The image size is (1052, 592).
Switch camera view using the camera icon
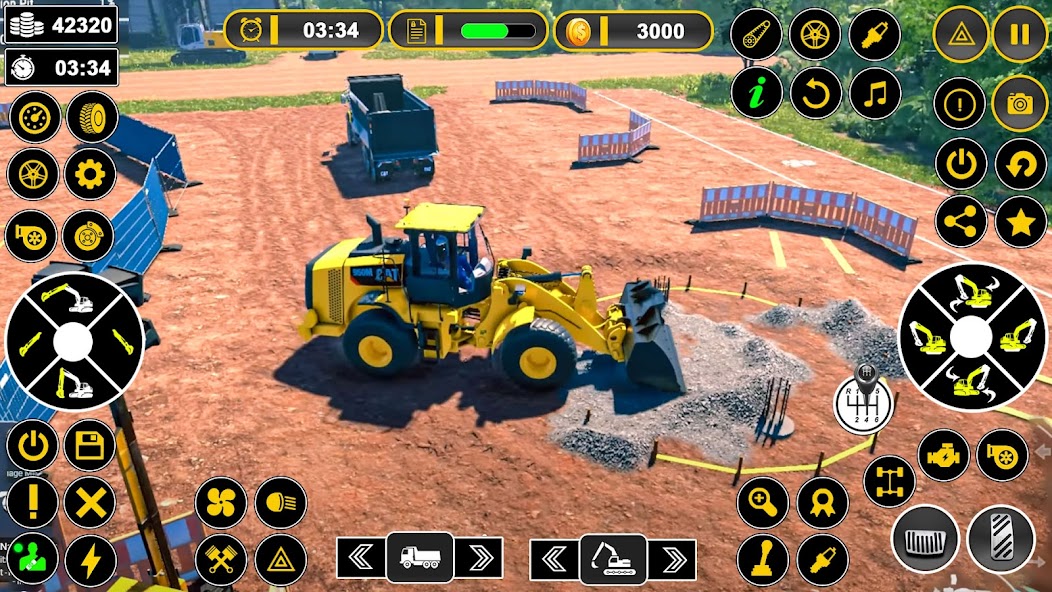pos(1019,103)
